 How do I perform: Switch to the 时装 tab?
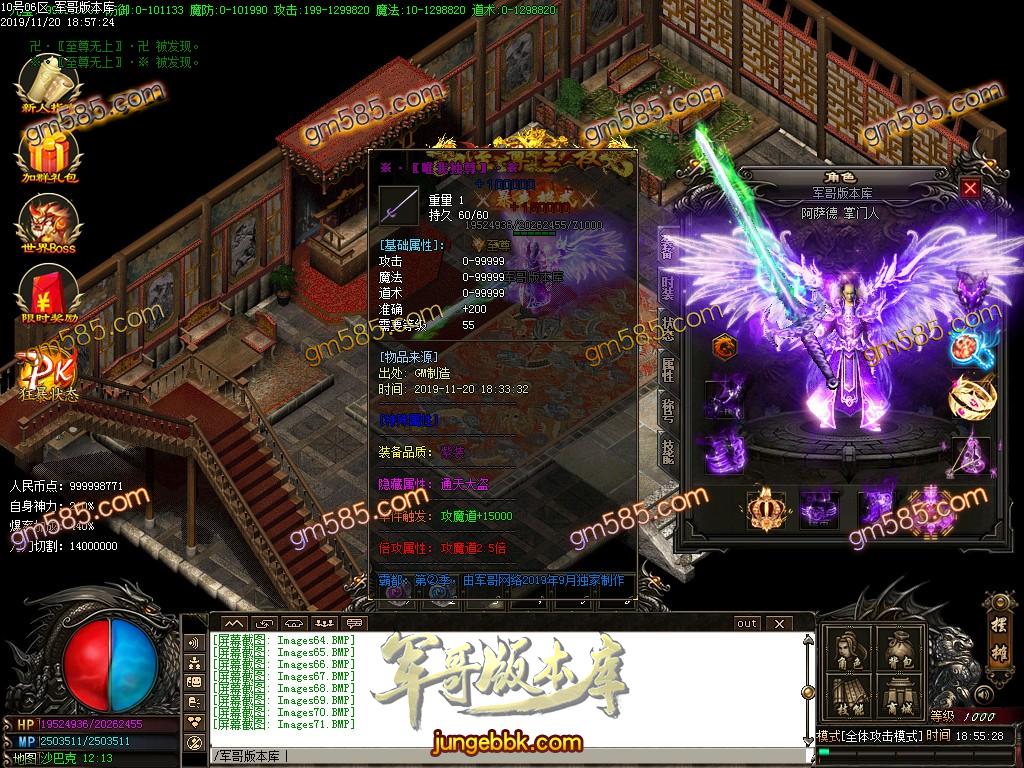[x=667, y=288]
